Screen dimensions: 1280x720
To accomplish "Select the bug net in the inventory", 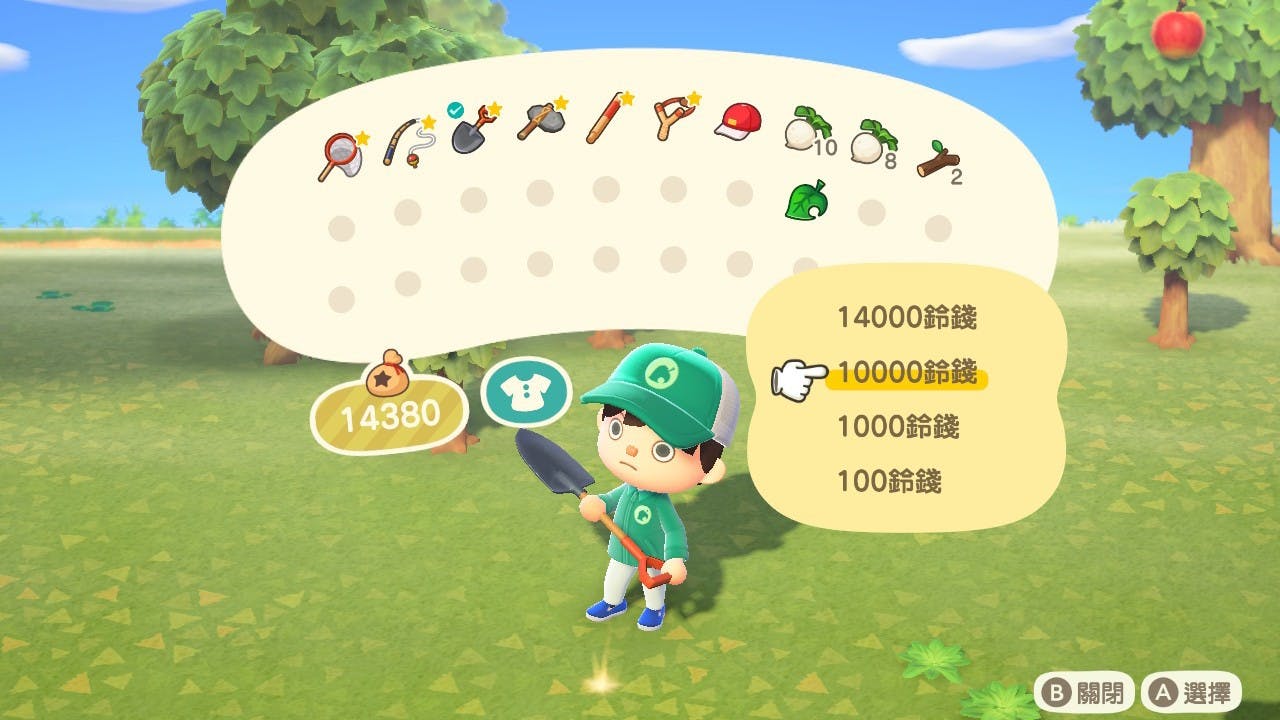I will (338, 157).
